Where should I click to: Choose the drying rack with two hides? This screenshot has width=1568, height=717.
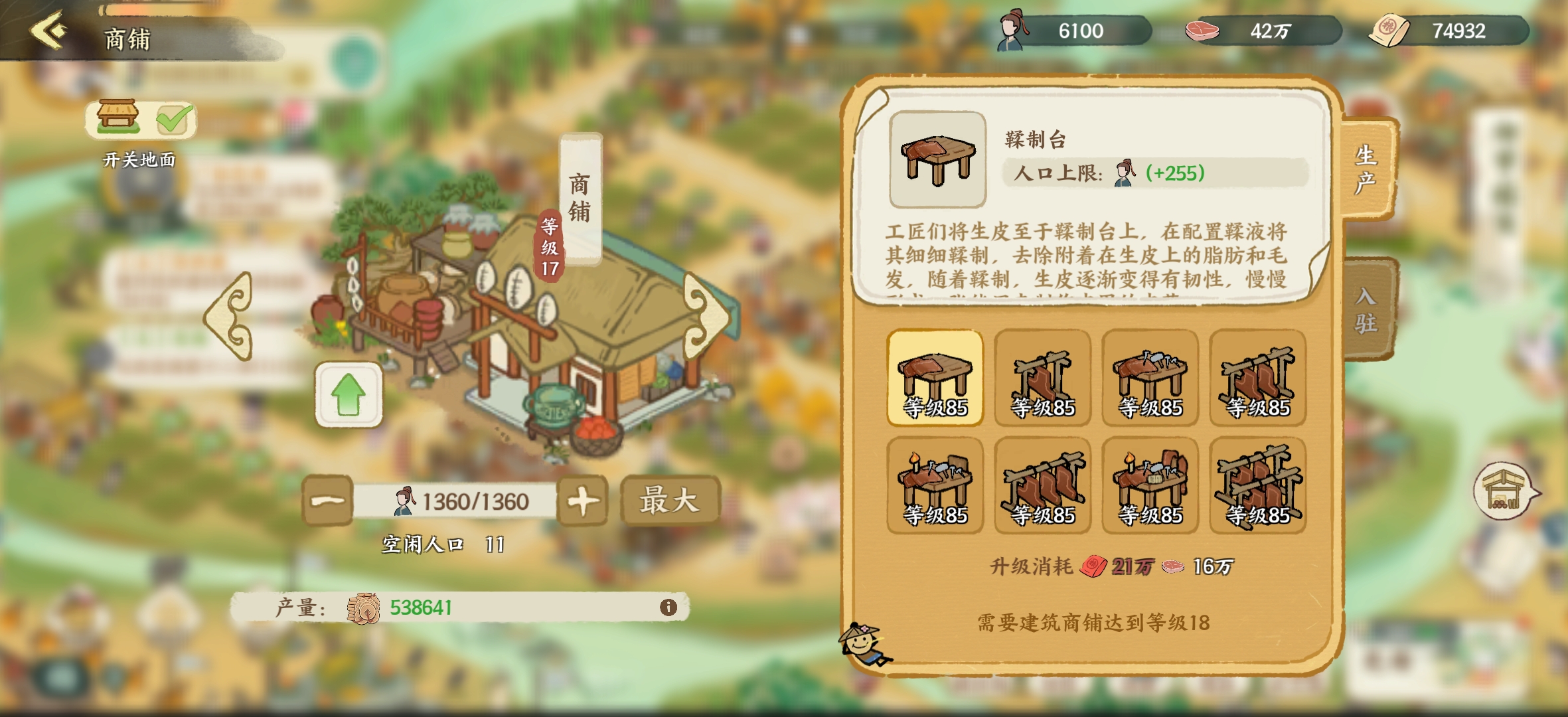pos(1257,378)
